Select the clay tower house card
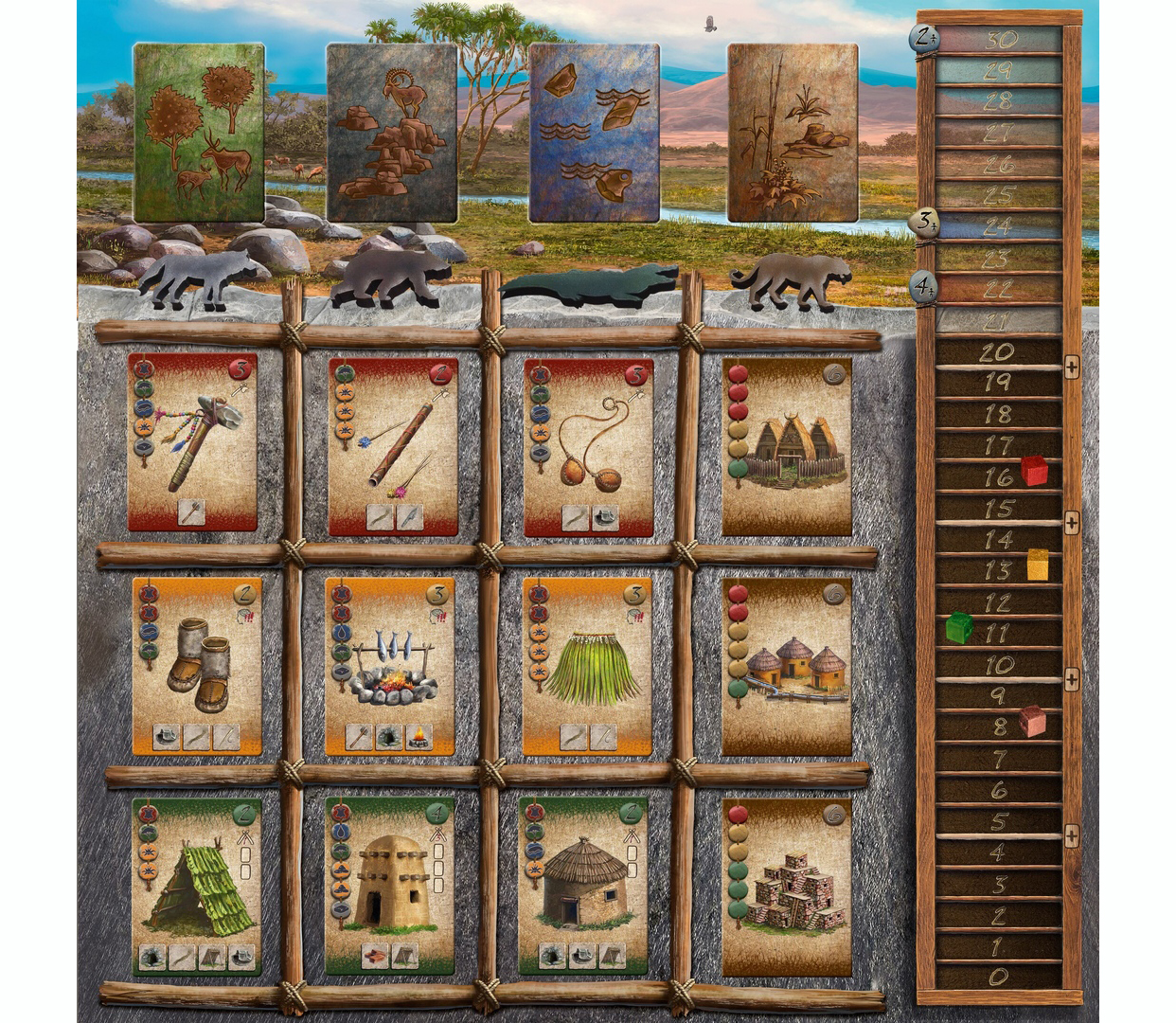Image resolution: width=1176 pixels, height=1023 pixels. pyautogui.click(x=390, y=886)
